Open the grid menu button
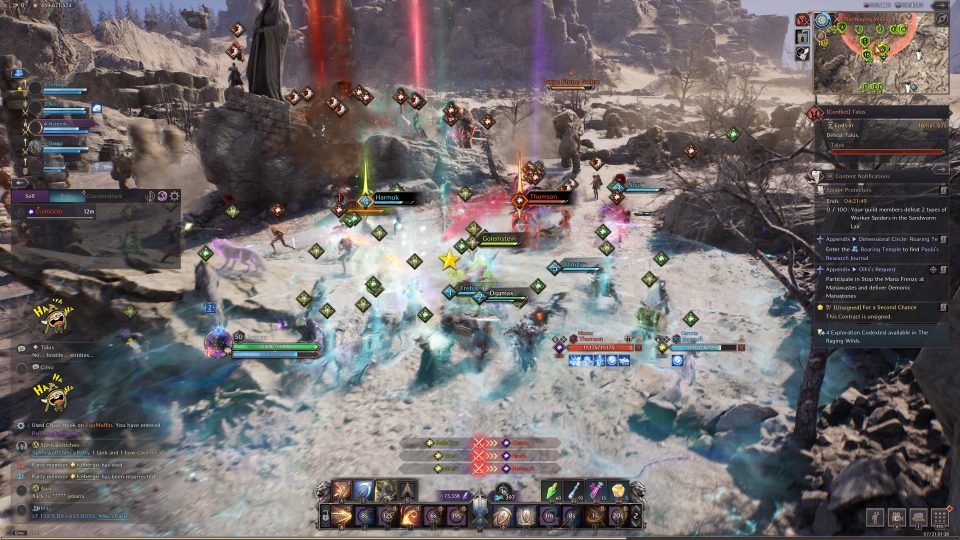Image resolution: width=960 pixels, height=540 pixels. point(939,517)
